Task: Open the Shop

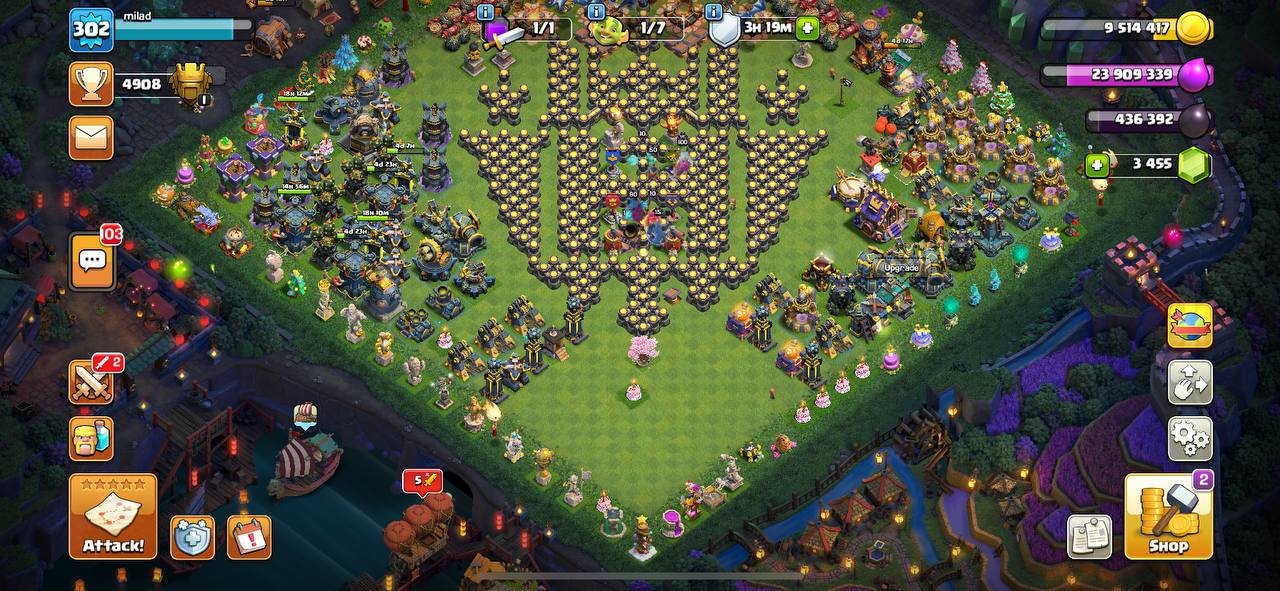Action: 1168,516
